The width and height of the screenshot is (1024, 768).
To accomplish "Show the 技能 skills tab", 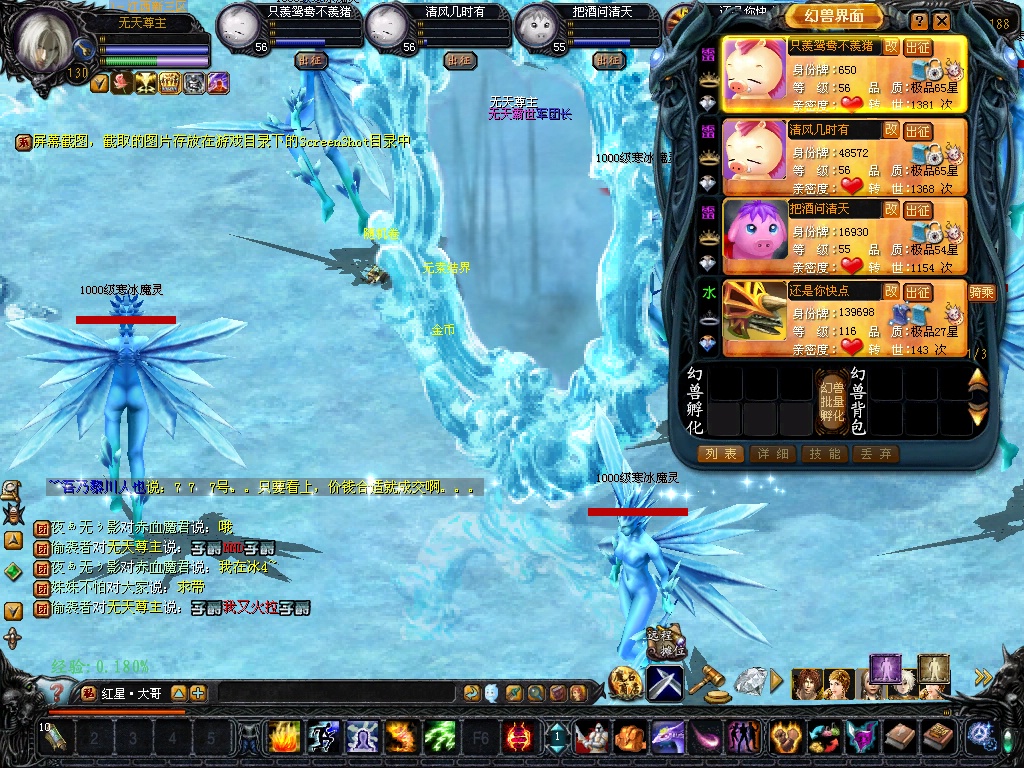I will [826, 454].
